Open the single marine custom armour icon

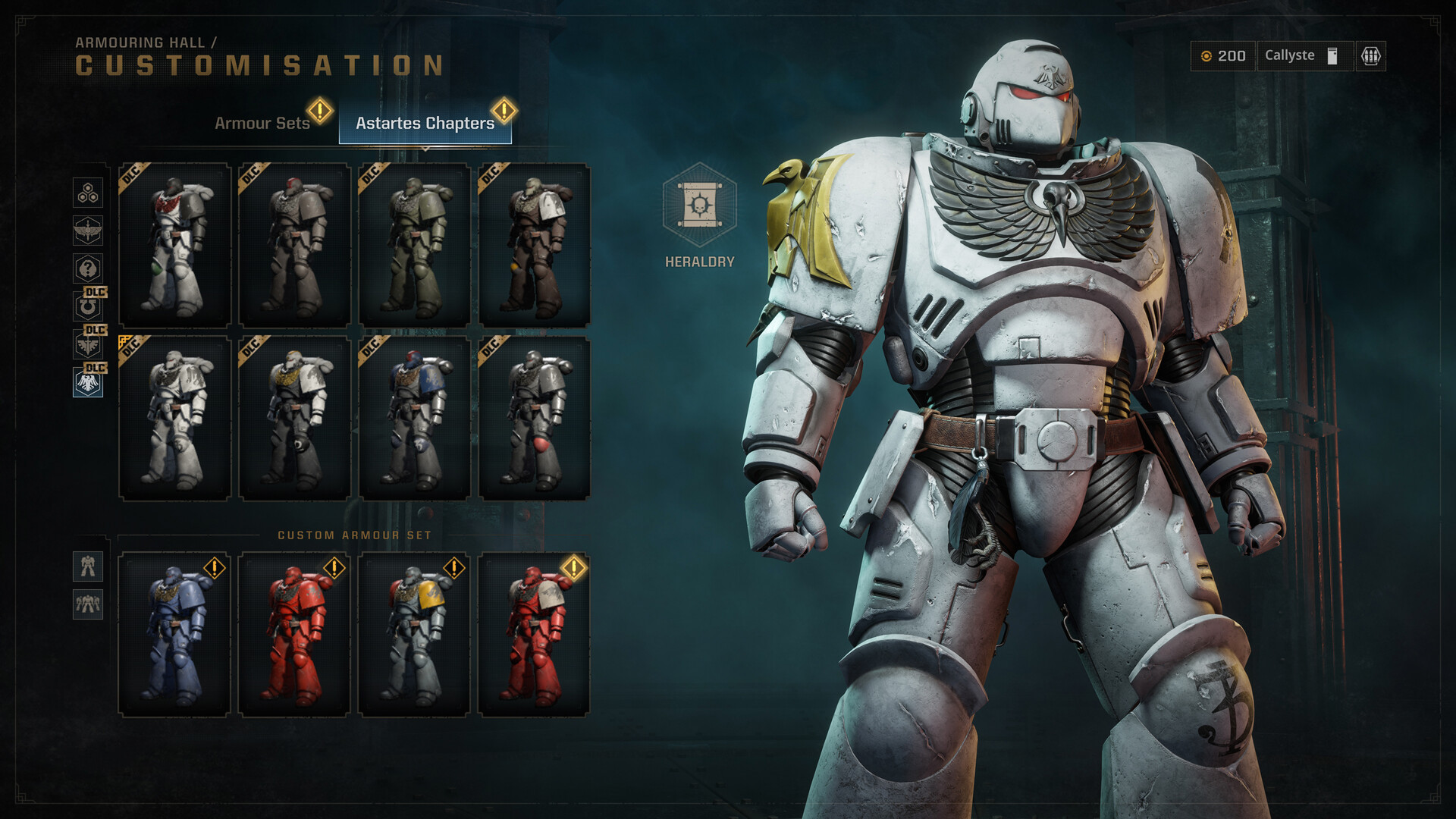pyautogui.click(x=88, y=566)
